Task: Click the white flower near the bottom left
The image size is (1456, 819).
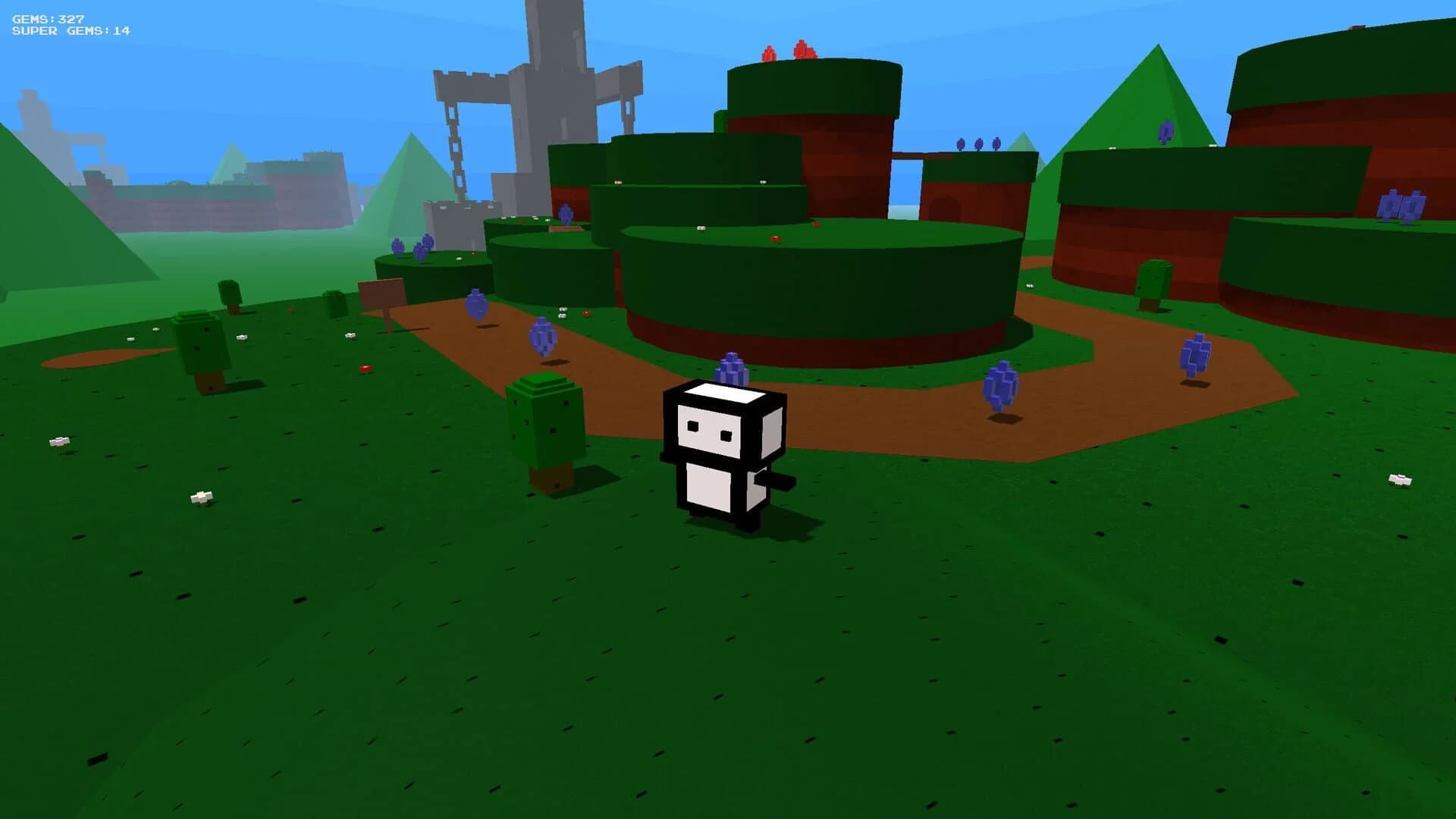Action: 199,497
